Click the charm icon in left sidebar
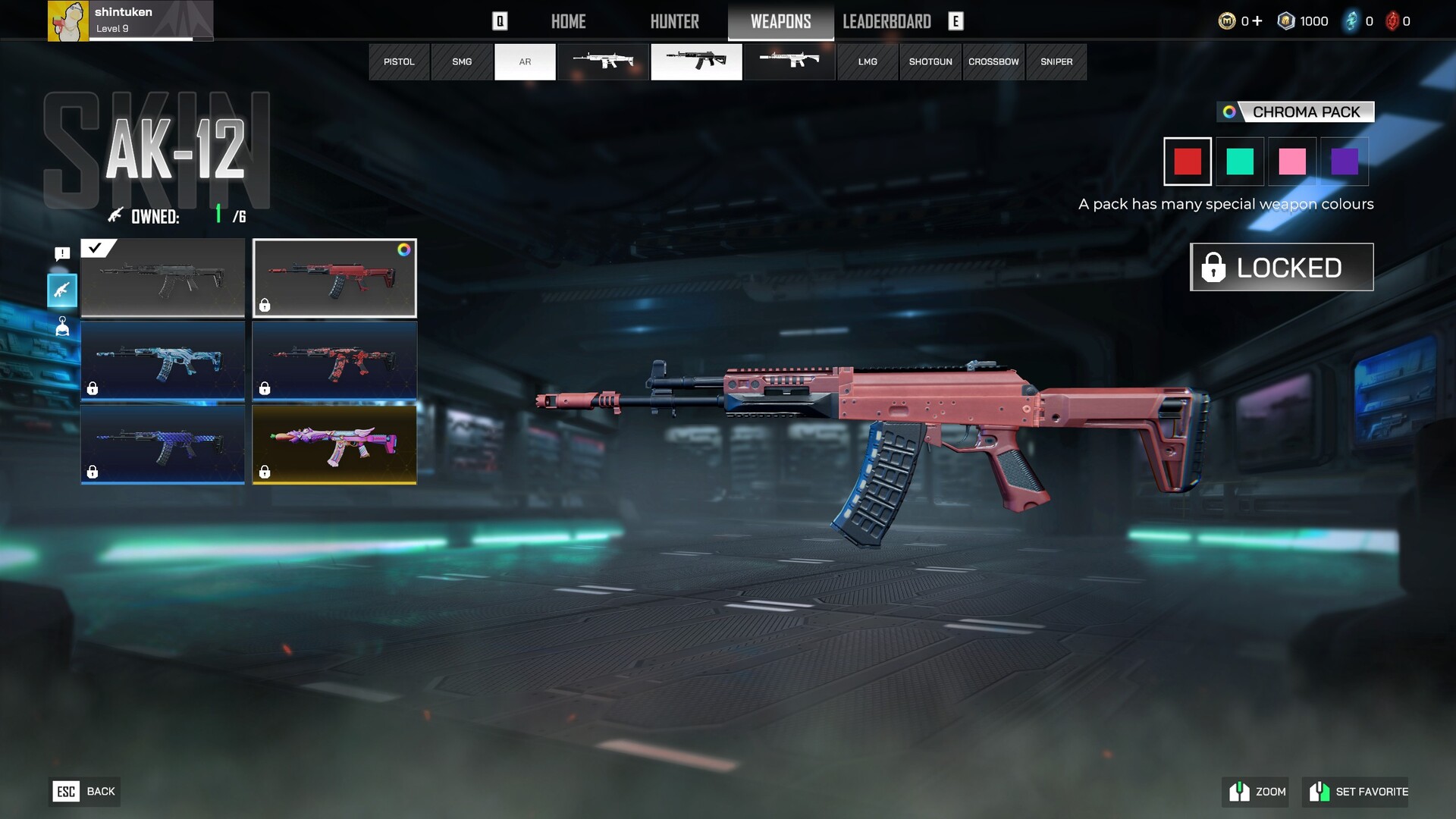The width and height of the screenshot is (1456, 819). pyautogui.click(x=62, y=327)
